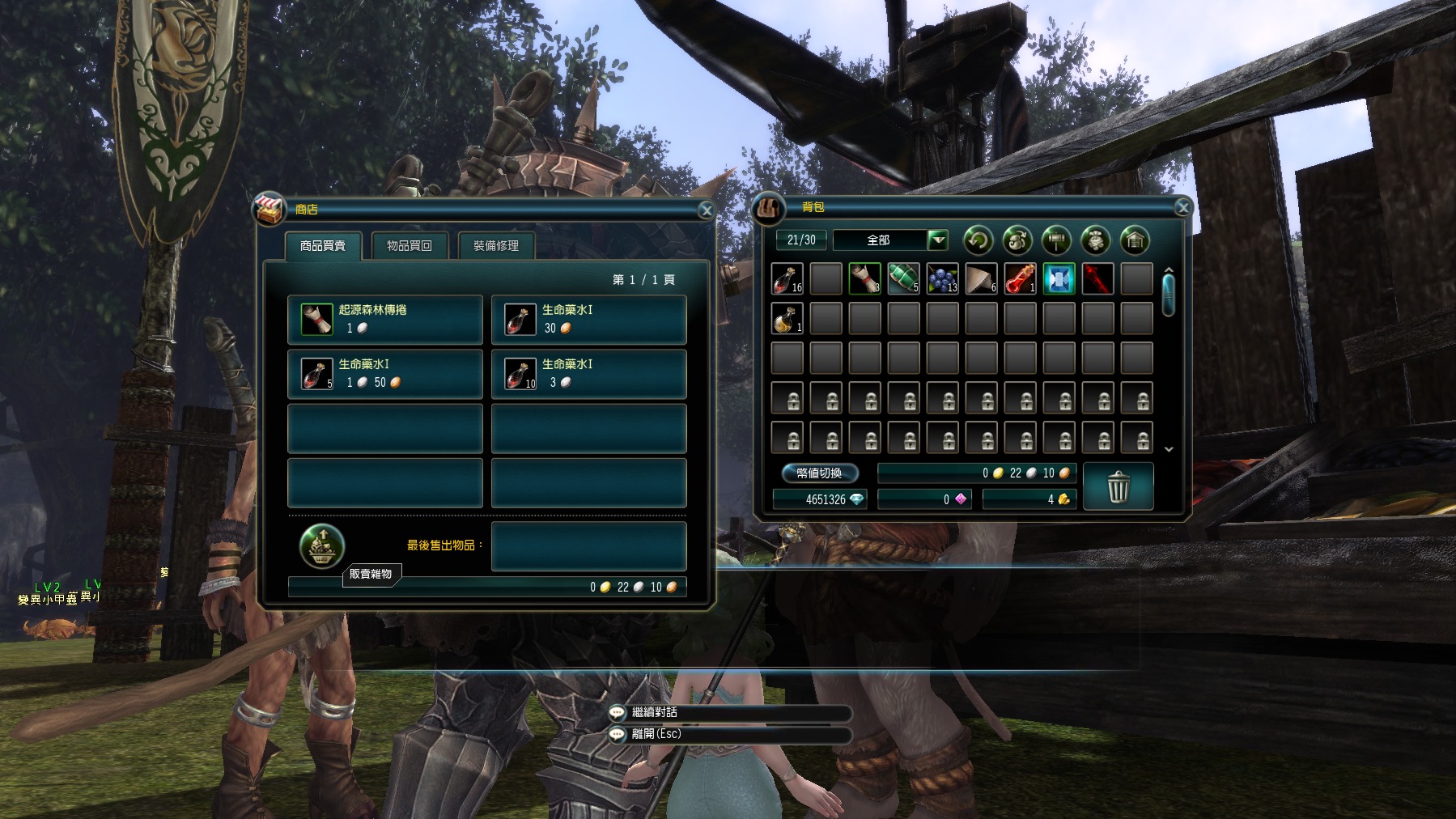Select the blue gem item in backpack
Screen dimensions: 1456x819
(1059, 279)
